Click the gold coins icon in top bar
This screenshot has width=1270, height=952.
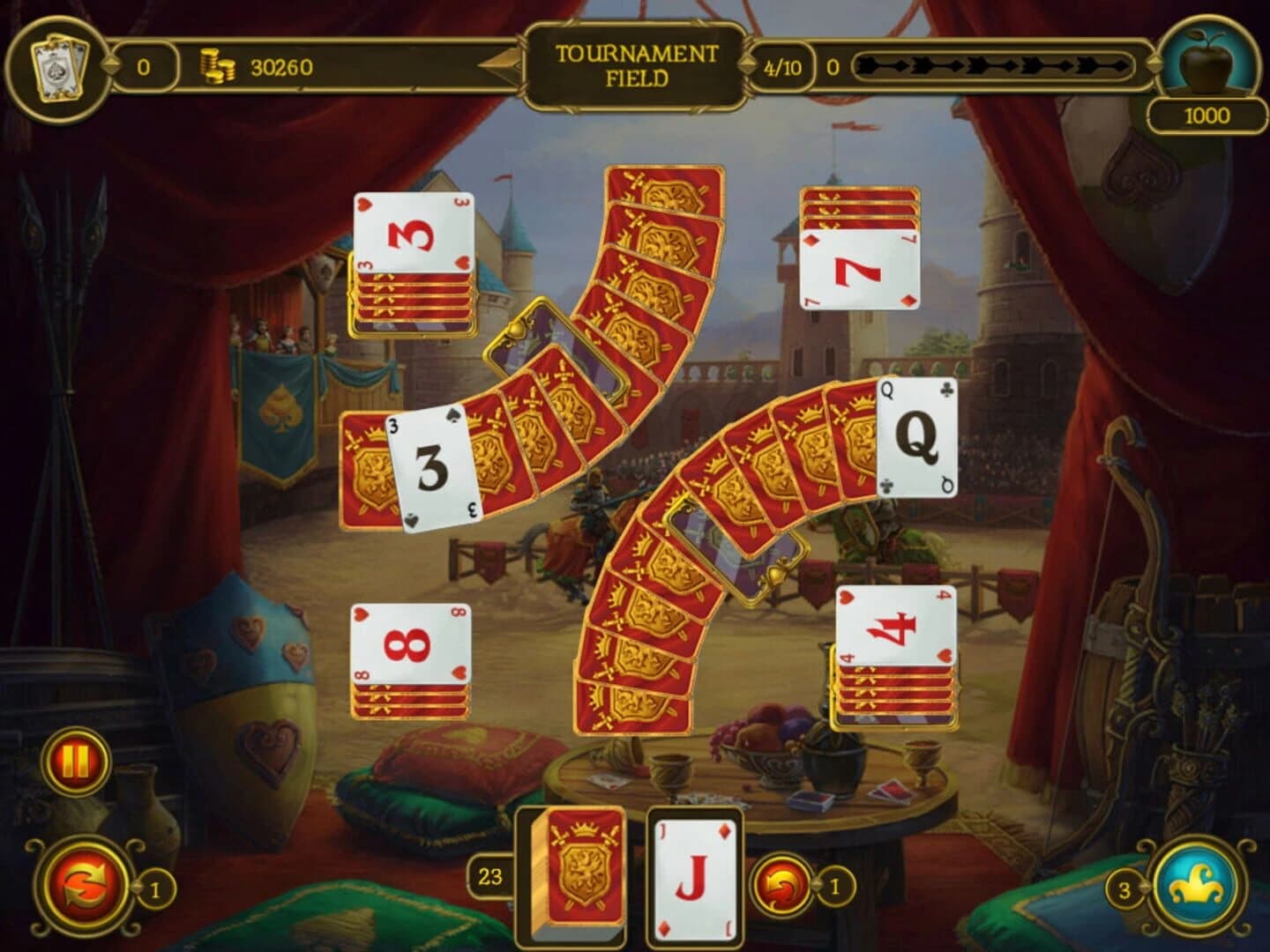(x=217, y=63)
